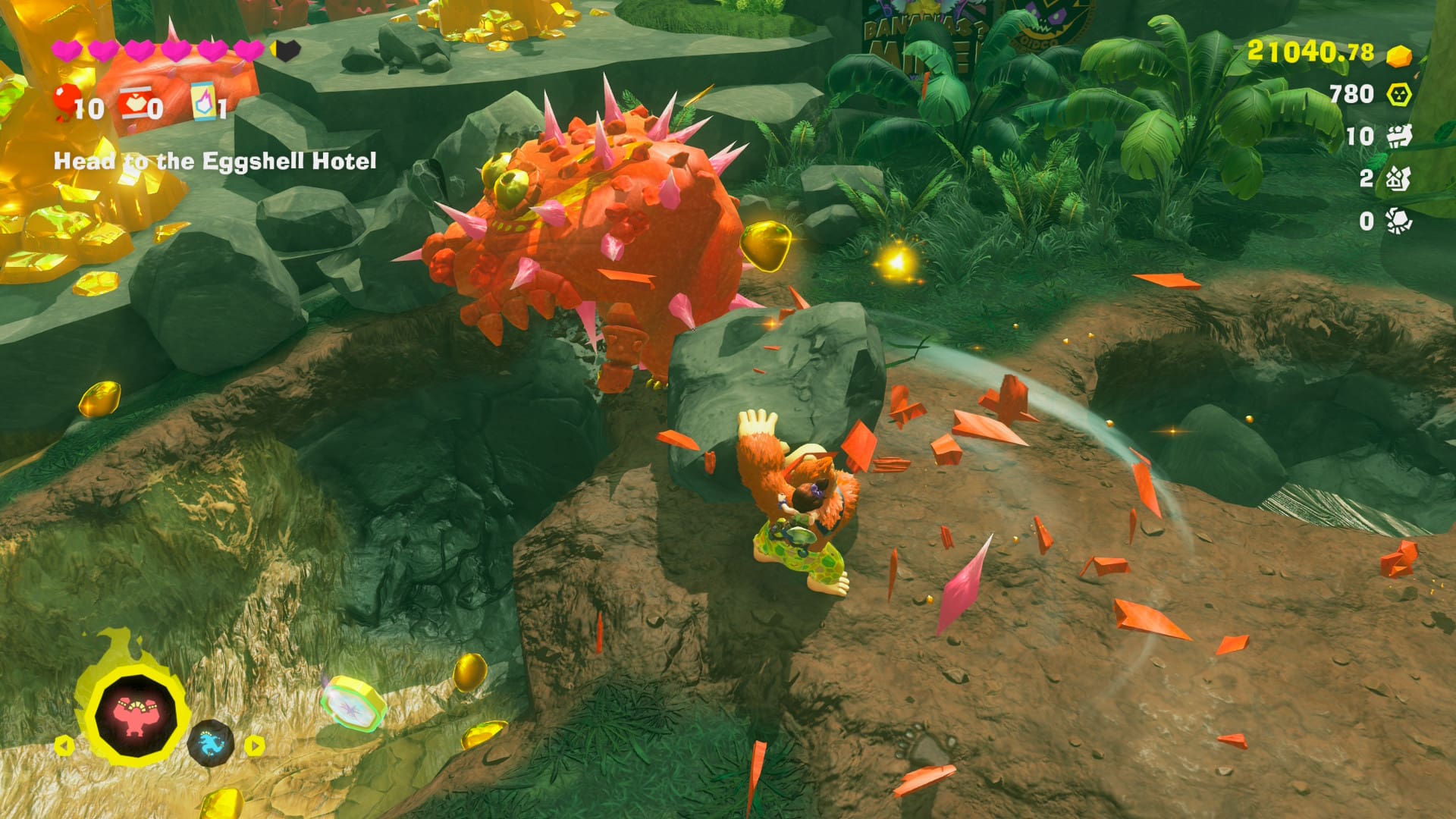The height and width of the screenshot is (819, 1456).
Task: Click the red balloon item icon
Action: click(67, 102)
